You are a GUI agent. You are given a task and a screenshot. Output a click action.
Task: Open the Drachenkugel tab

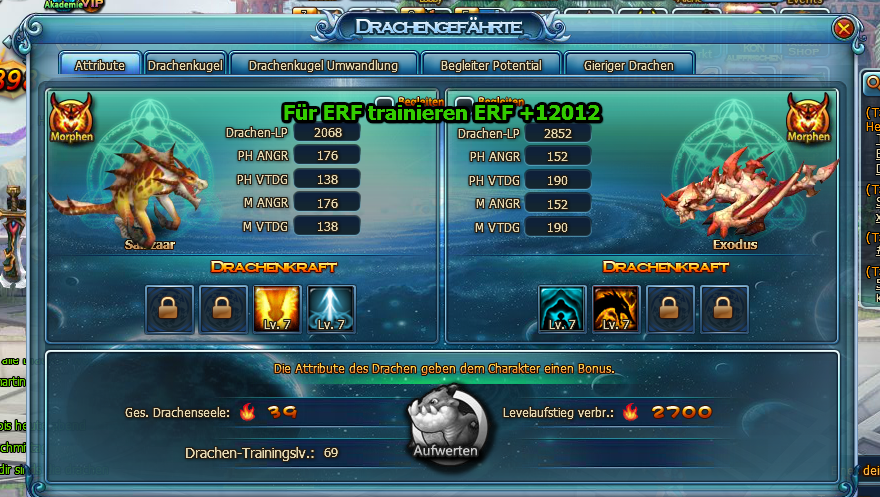[x=185, y=65]
